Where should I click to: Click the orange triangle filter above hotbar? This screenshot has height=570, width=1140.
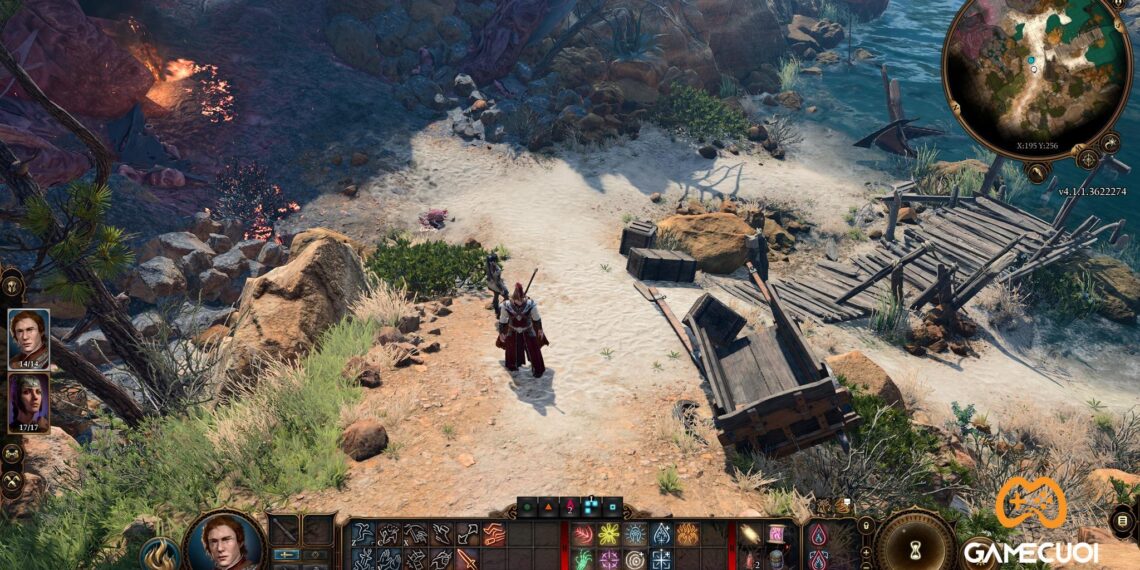[x=550, y=508]
